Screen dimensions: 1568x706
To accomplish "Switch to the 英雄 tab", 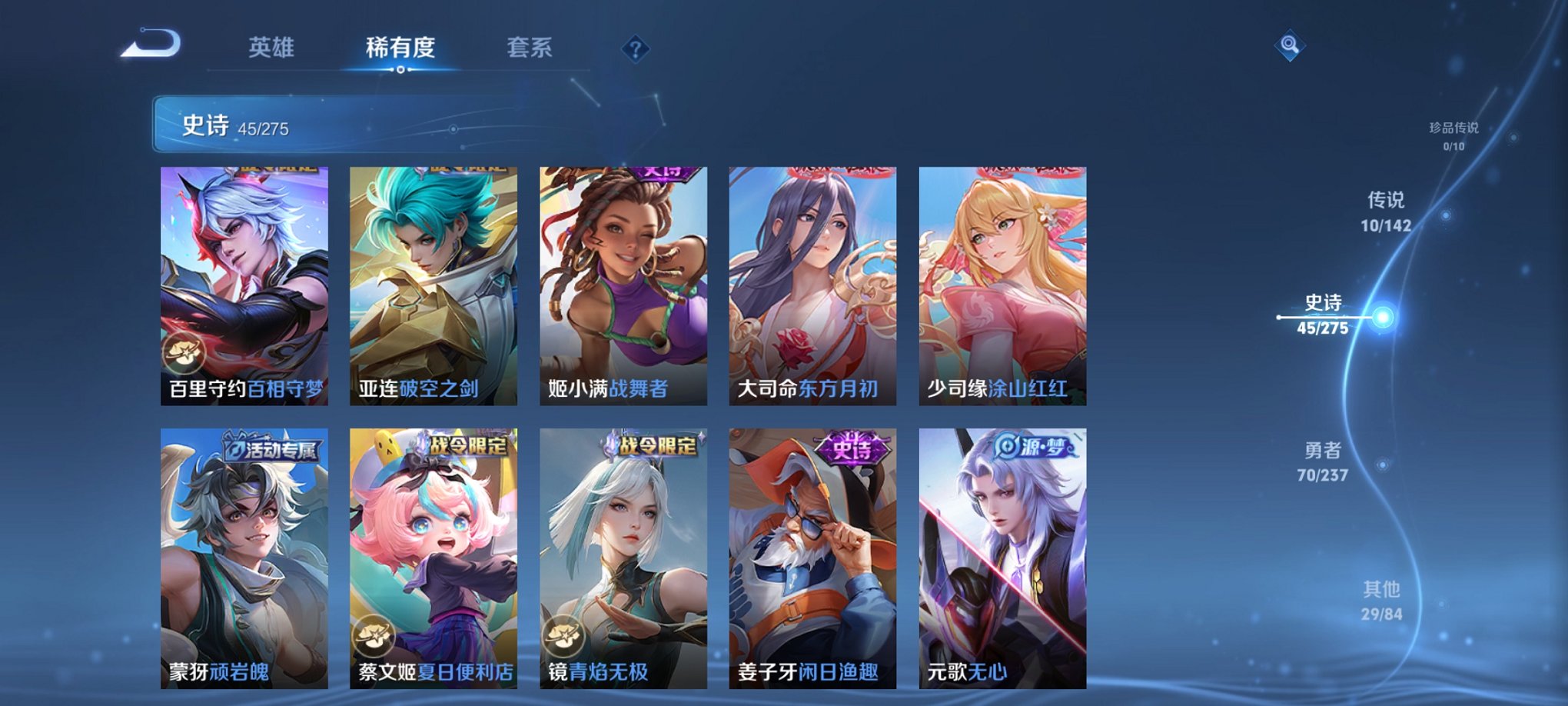I will (x=273, y=46).
